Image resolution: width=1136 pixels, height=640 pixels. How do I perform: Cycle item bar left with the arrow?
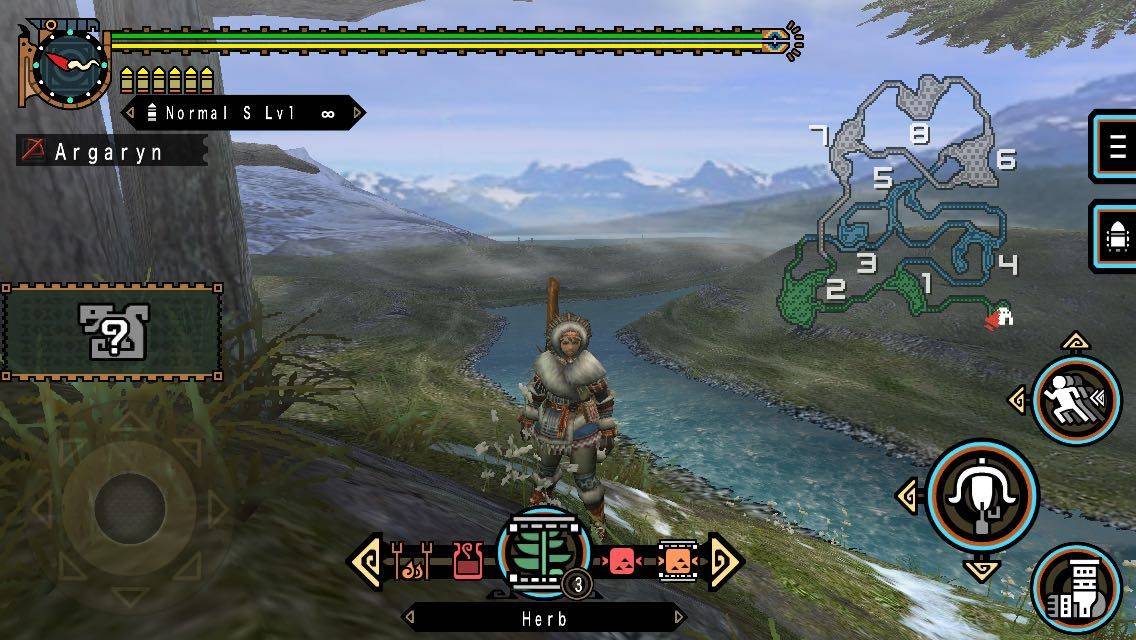coord(365,562)
